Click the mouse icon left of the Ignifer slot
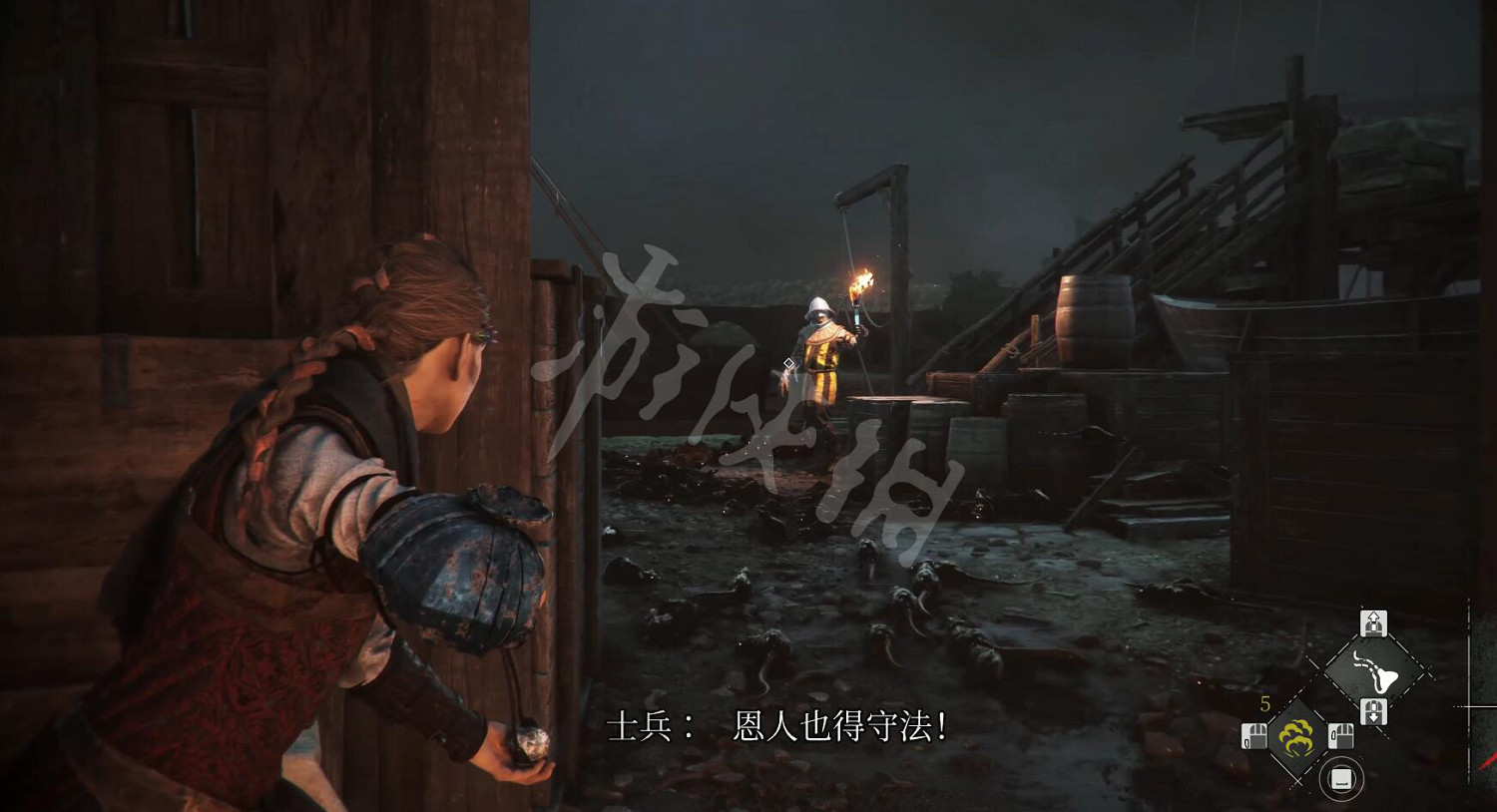The width and height of the screenshot is (1497, 812). (x=1254, y=735)
